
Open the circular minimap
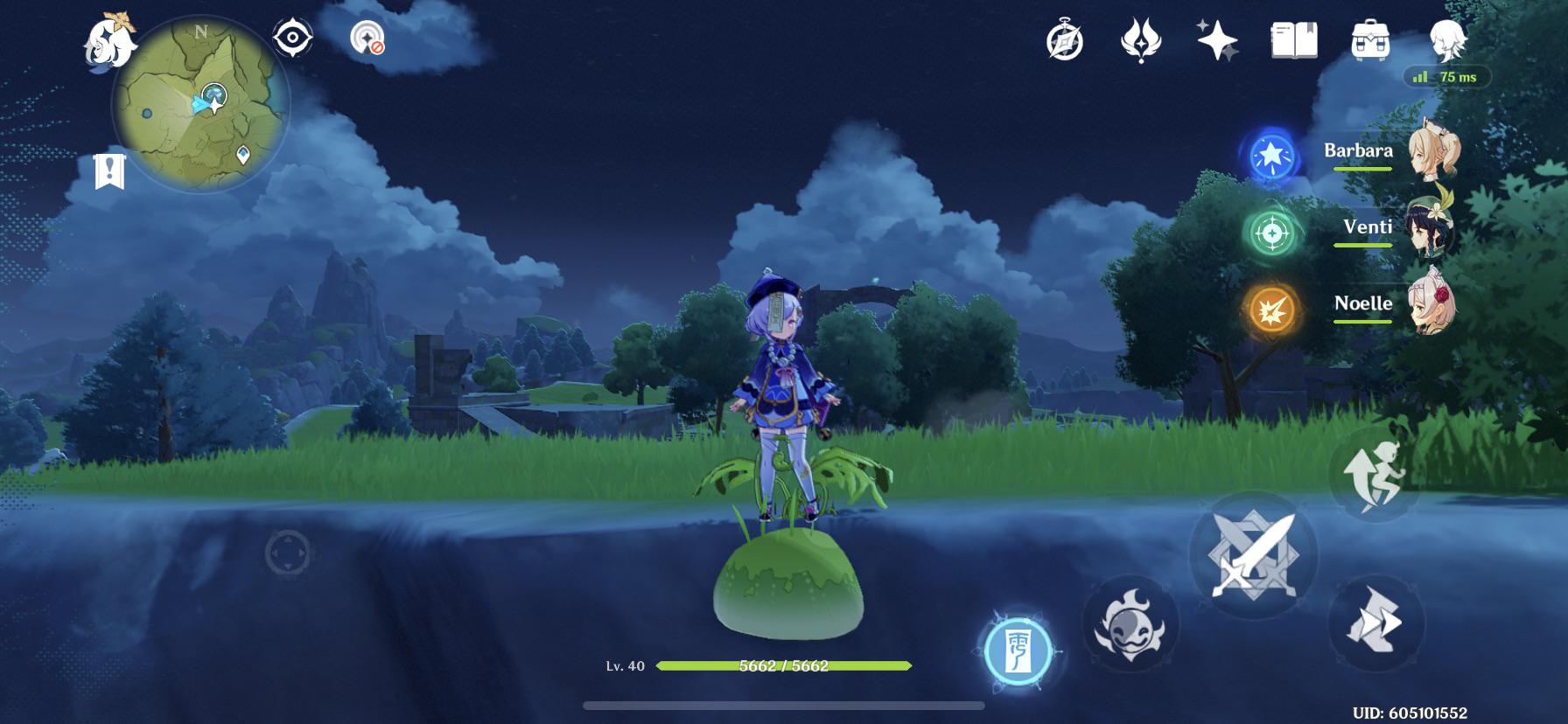point(201,105)
